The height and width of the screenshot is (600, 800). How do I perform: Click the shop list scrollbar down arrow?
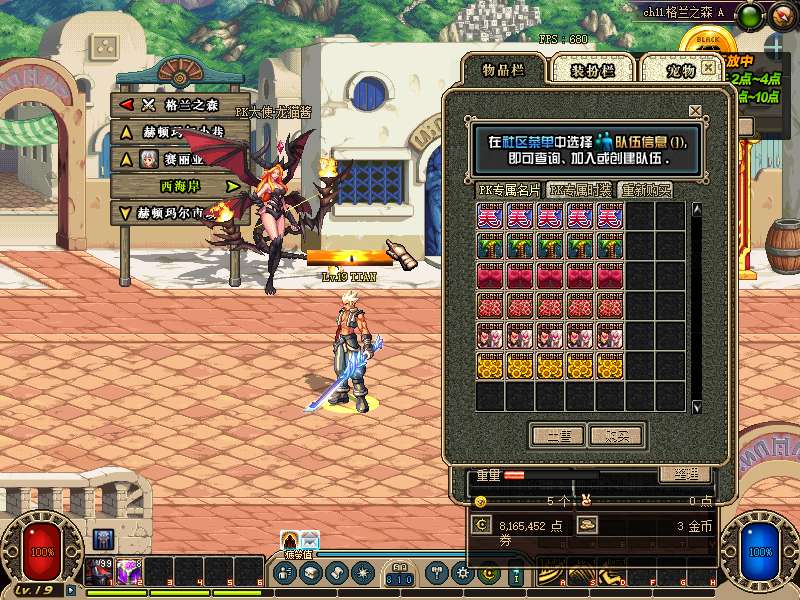click(697, 406)
